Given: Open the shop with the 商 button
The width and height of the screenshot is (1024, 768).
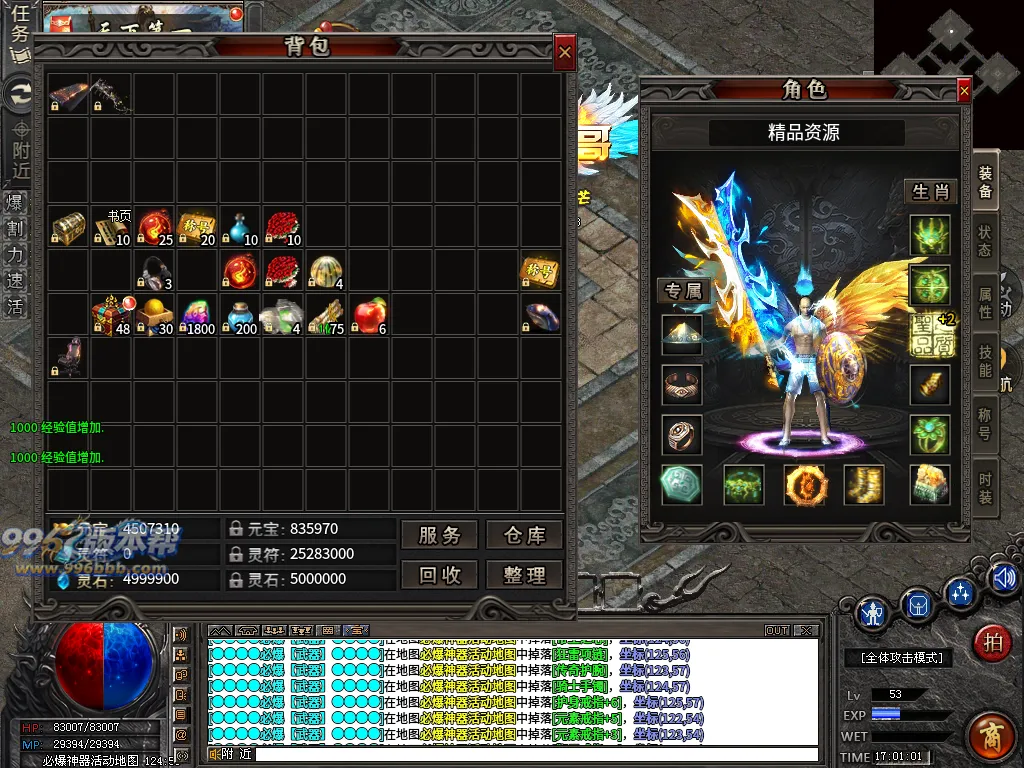Looking at the screenshot, I should point(992,733).
